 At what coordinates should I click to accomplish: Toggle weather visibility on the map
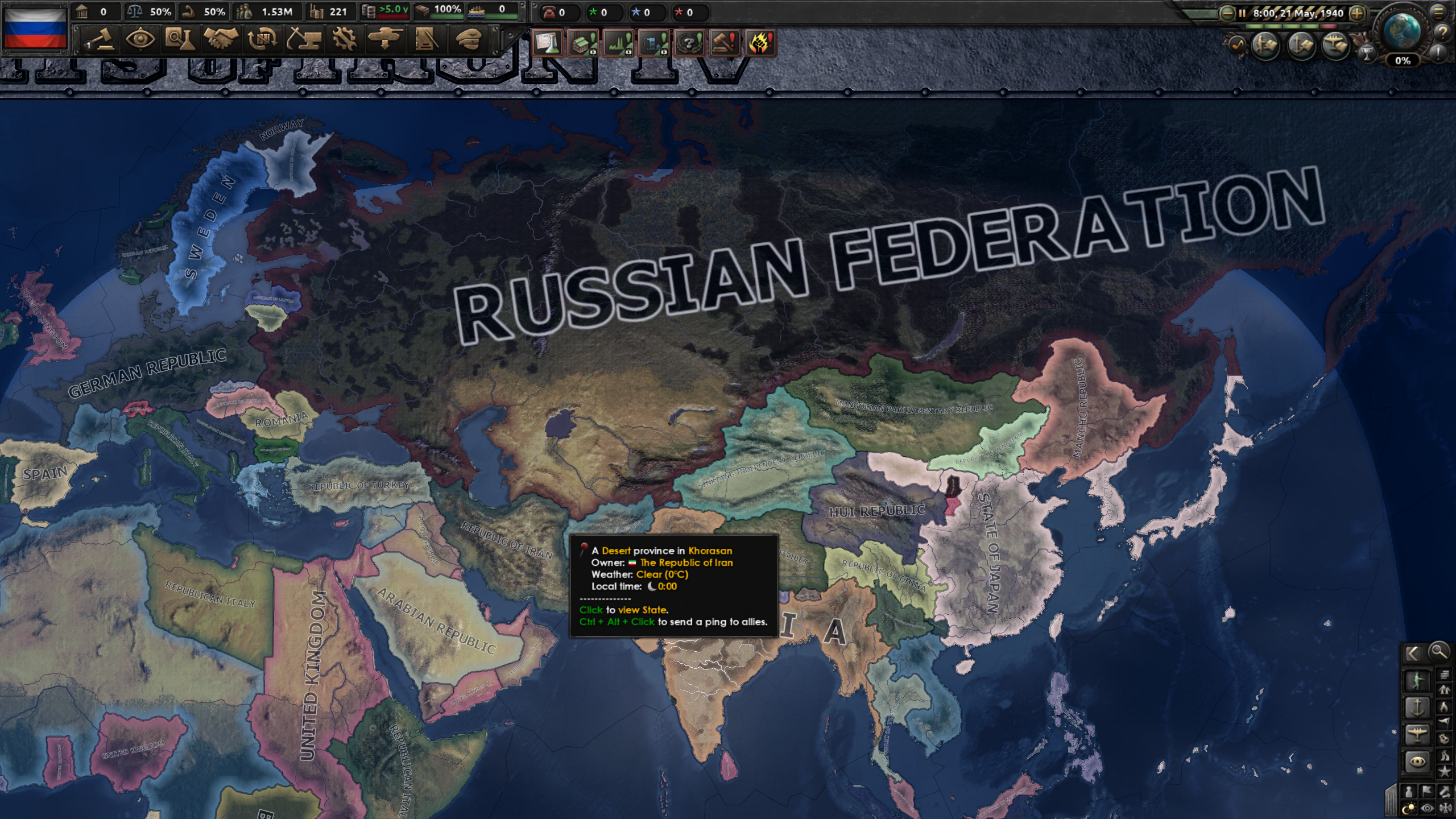coord(1427,807)
